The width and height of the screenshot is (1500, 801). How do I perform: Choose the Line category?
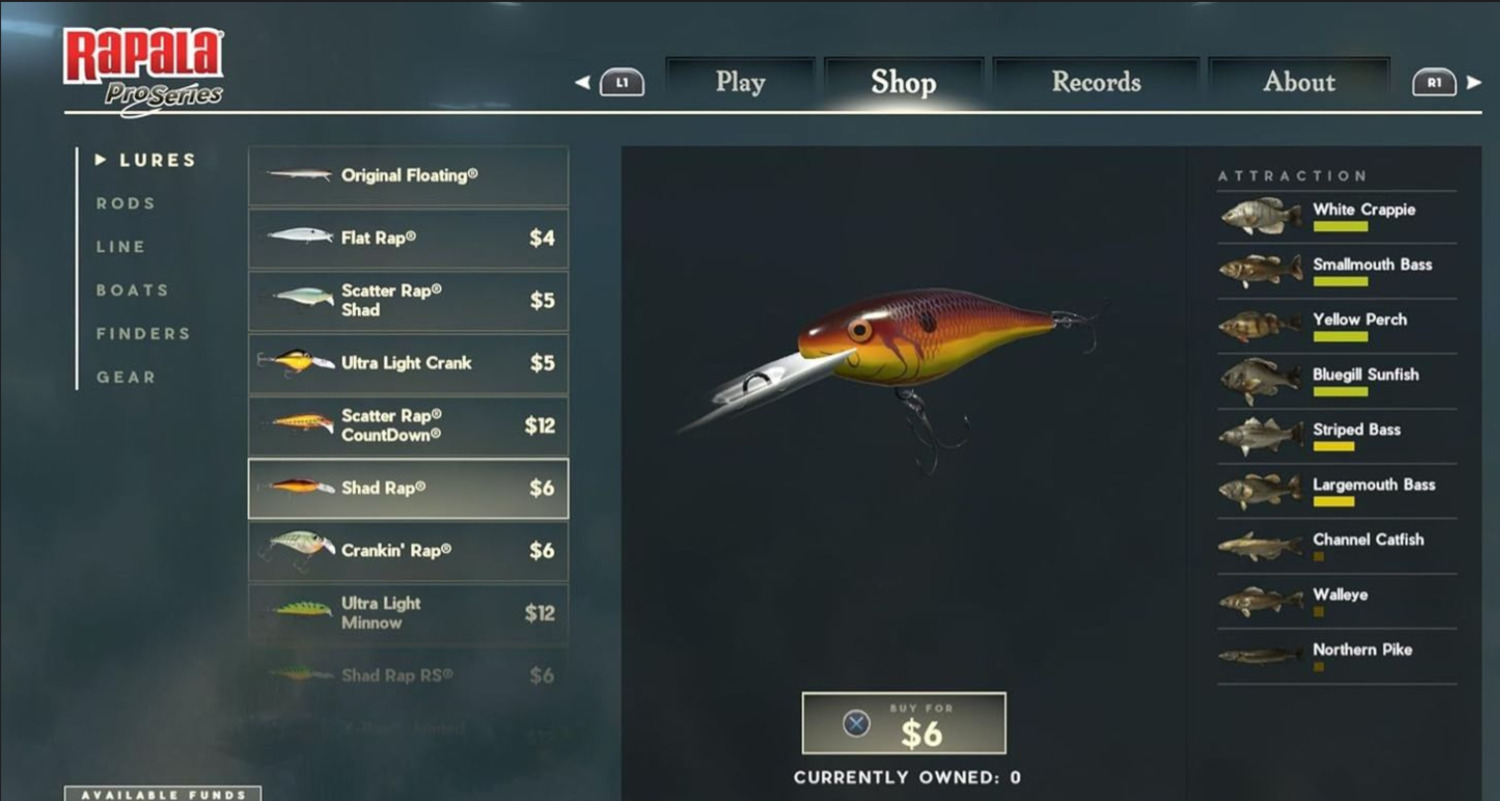point(121,247)
